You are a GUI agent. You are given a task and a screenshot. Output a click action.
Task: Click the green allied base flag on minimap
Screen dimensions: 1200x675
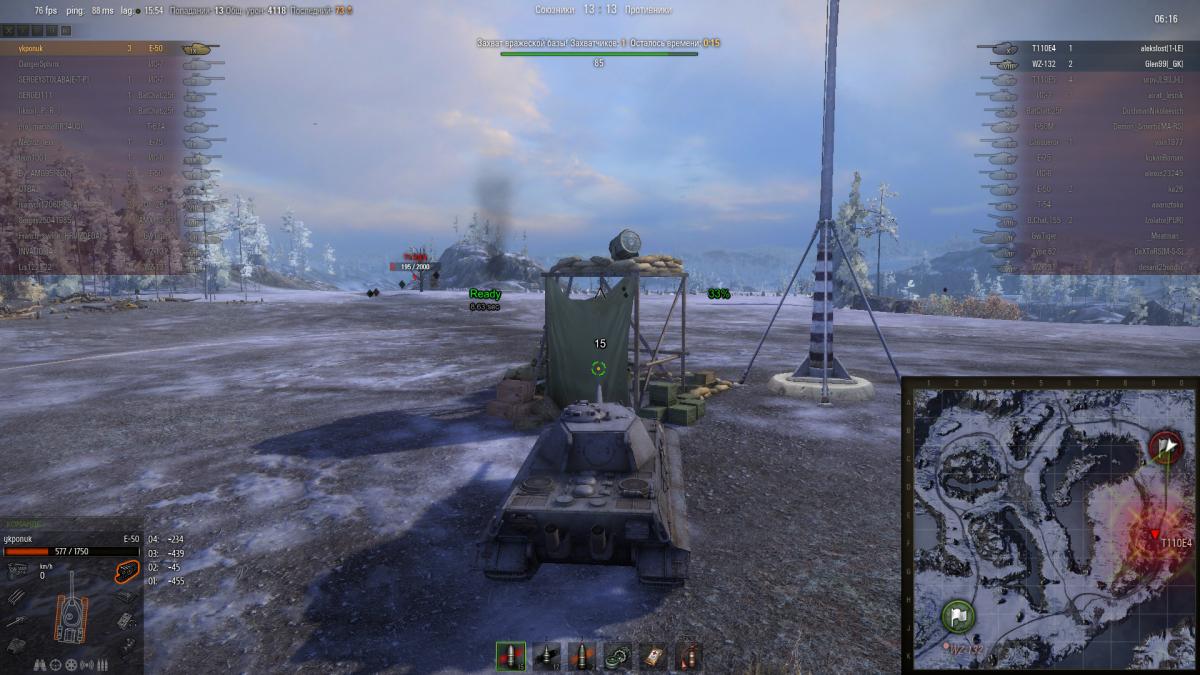click(957, 615)
